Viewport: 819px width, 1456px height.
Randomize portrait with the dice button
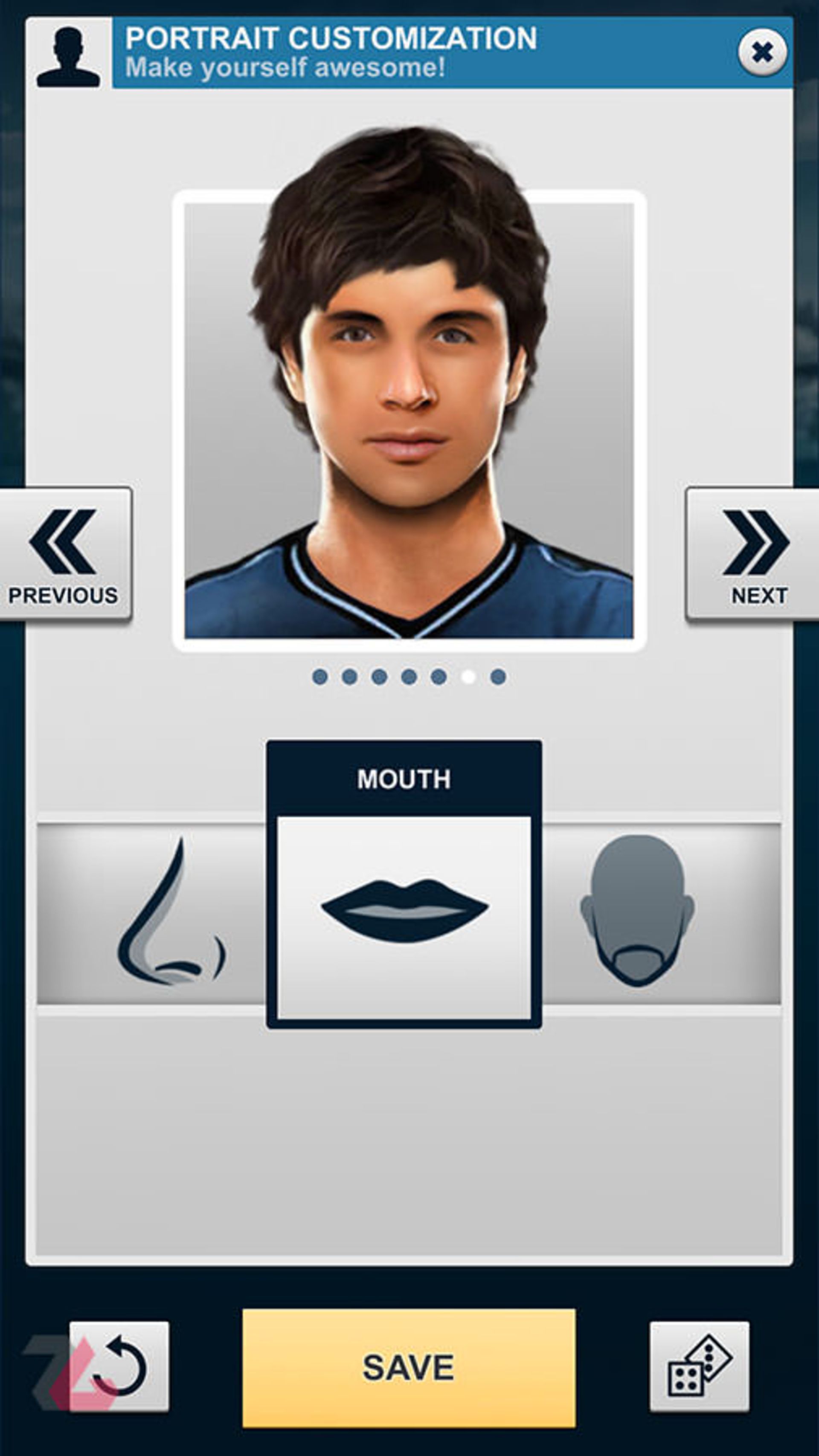[699, 1366]
